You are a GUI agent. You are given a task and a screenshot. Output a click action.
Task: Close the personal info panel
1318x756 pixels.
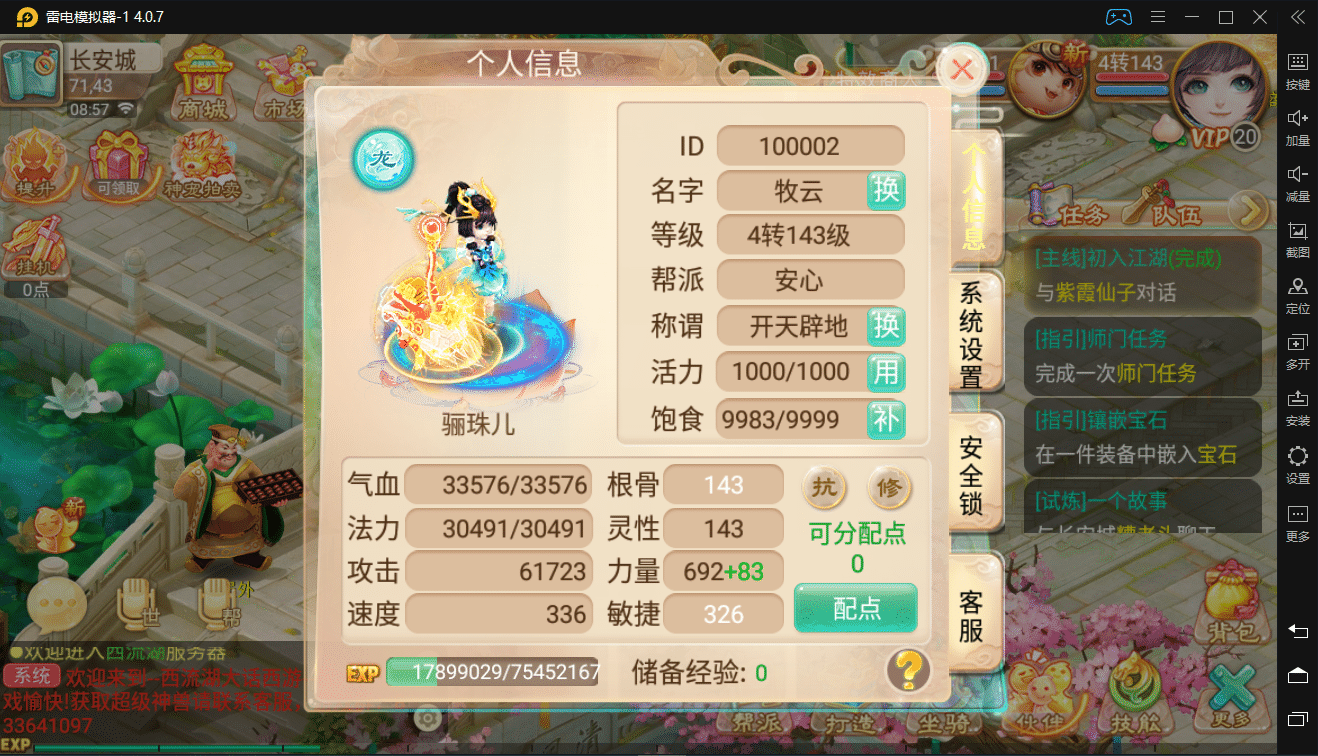(x=962, y=69)
